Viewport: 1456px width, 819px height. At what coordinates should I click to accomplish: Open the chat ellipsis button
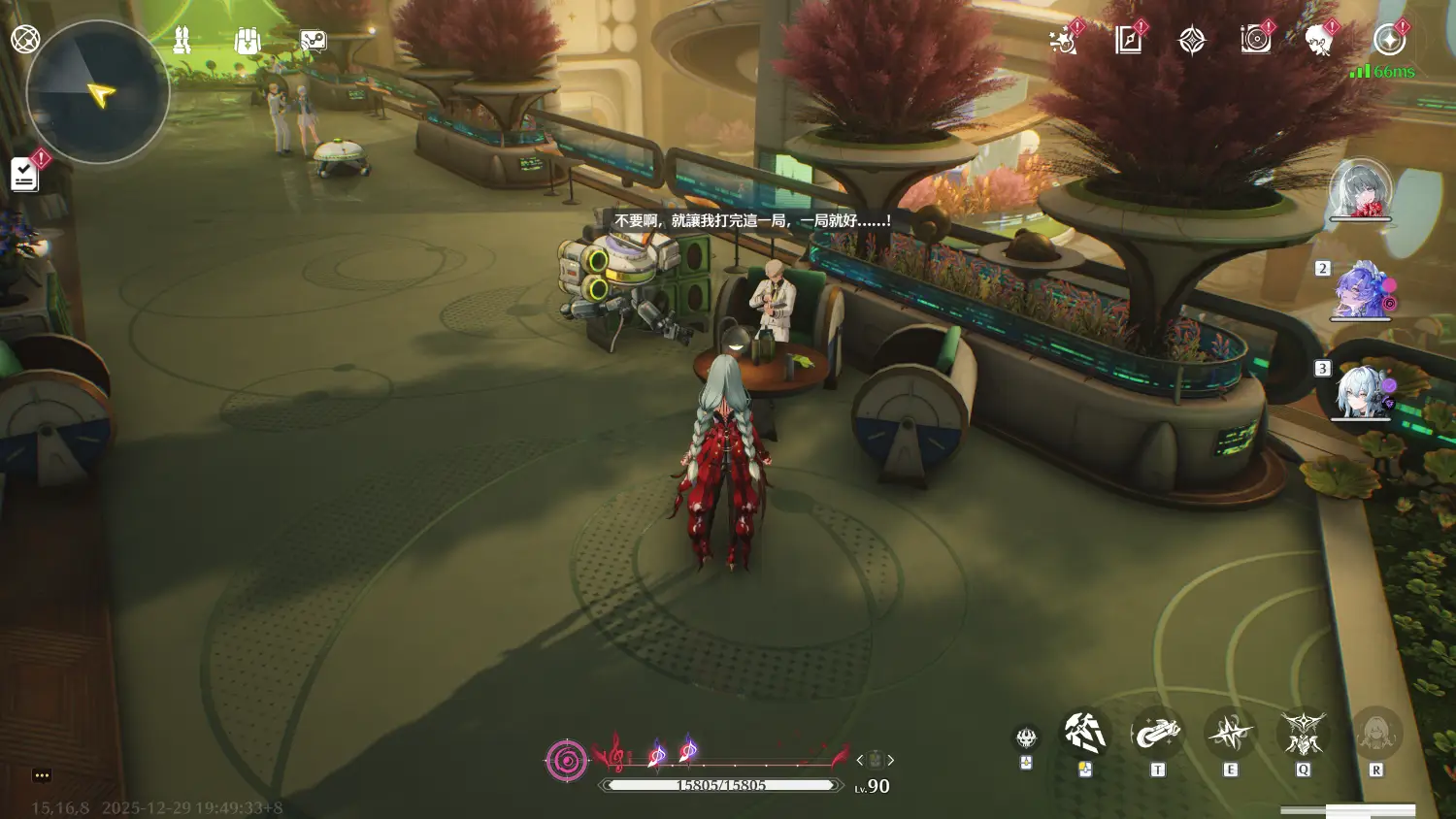[x=41, y=774]
